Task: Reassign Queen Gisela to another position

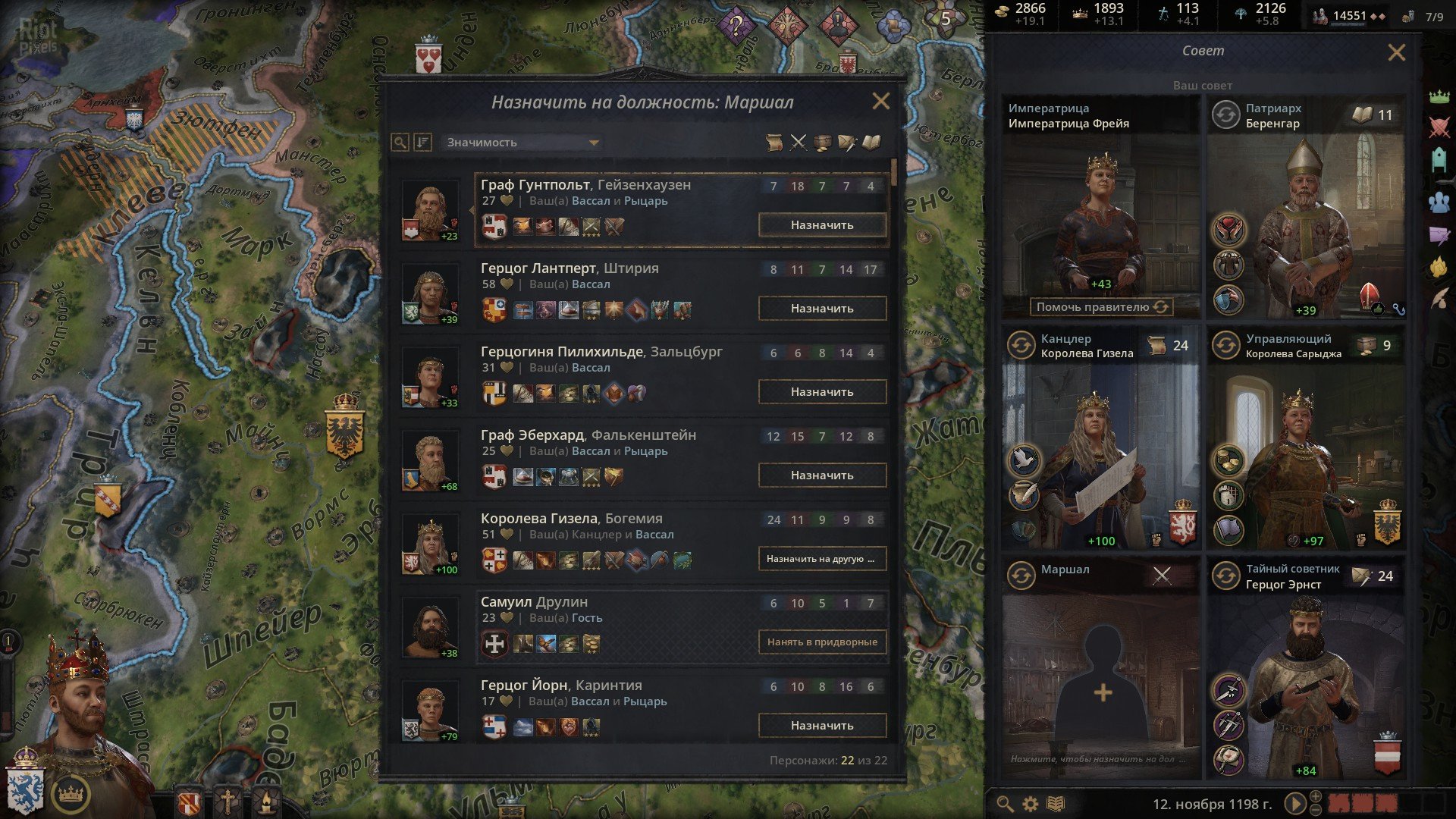Action: pos(822,559)
